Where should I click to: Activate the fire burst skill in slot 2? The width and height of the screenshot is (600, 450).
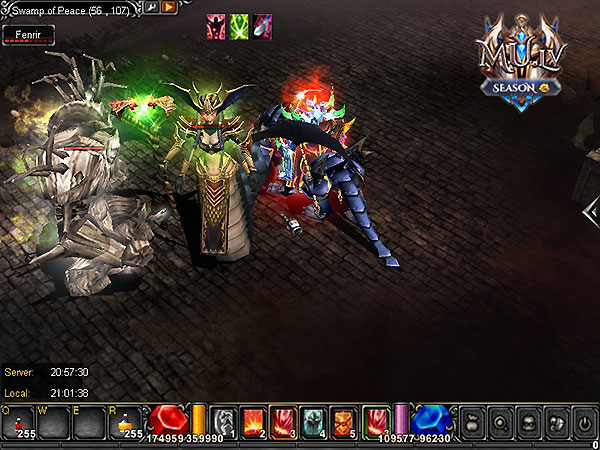pyautogui.click(x=254, y=421)
